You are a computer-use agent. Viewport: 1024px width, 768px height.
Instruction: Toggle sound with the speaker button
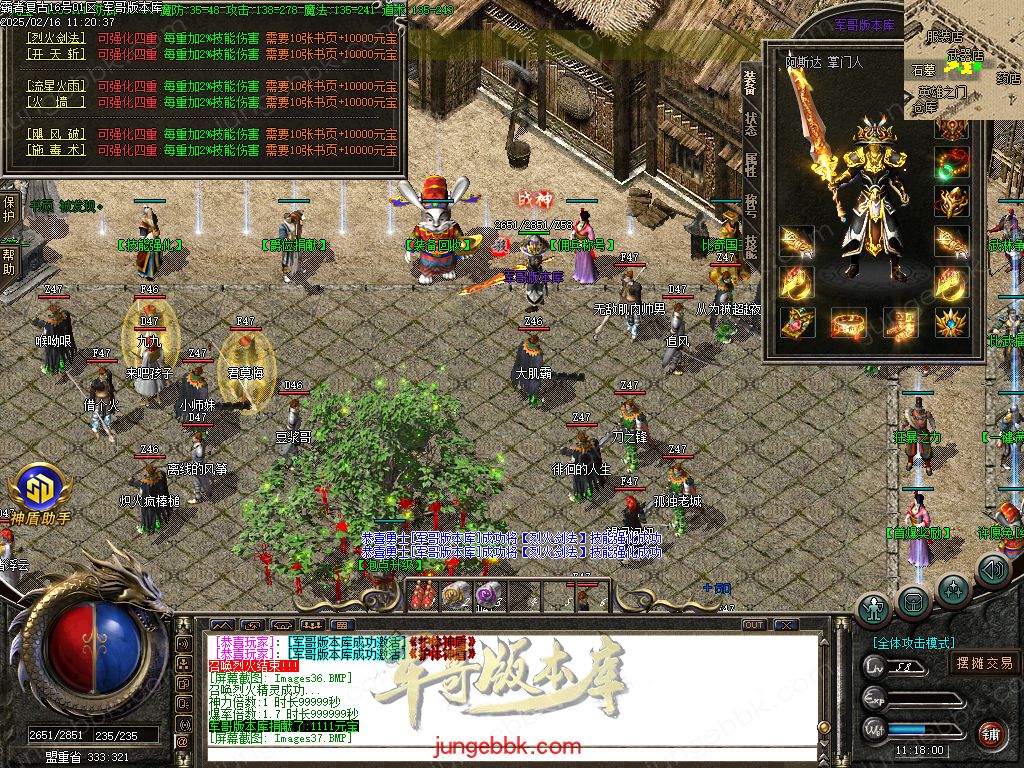coord(991,571)
